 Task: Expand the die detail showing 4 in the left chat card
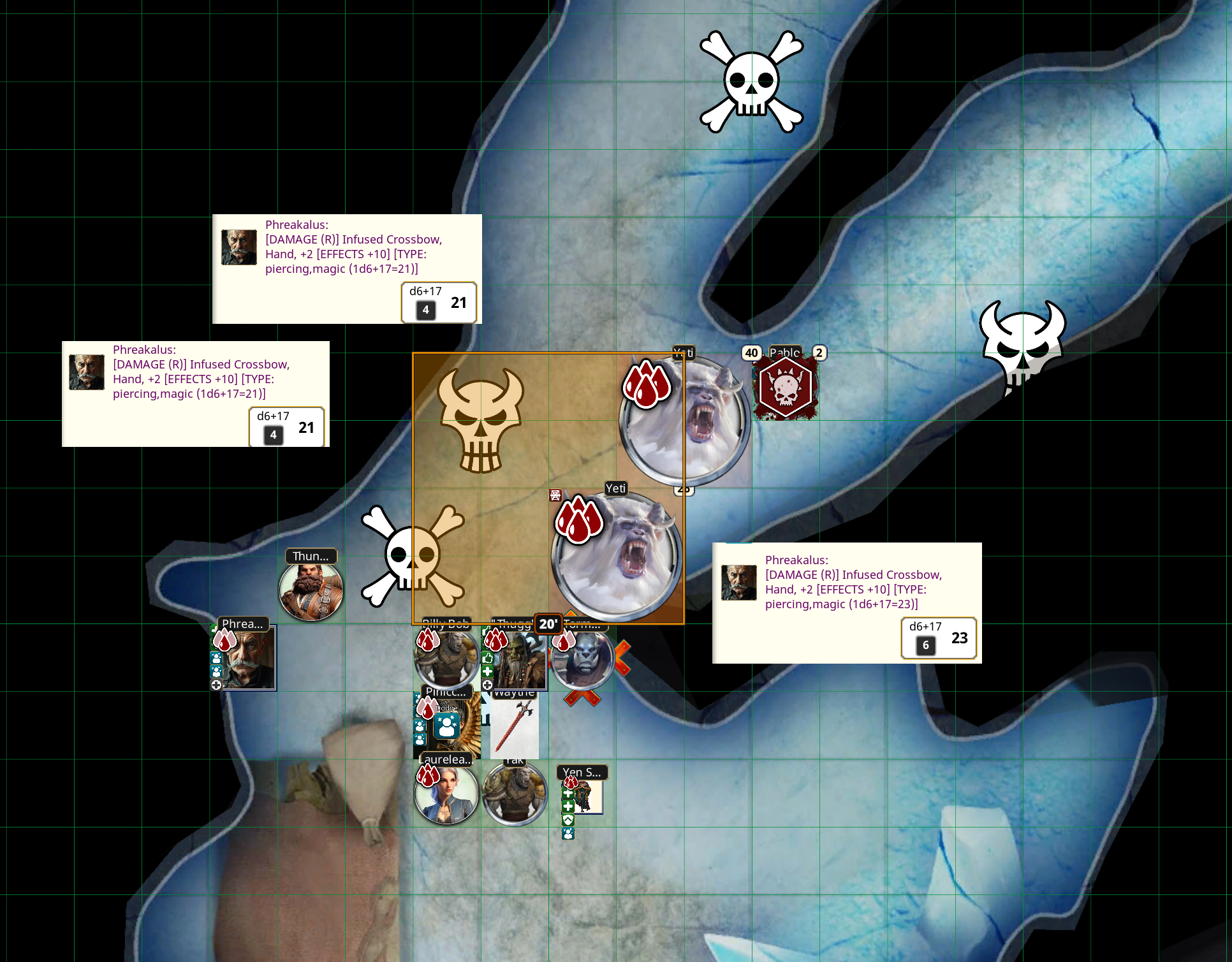pos(273,435)
